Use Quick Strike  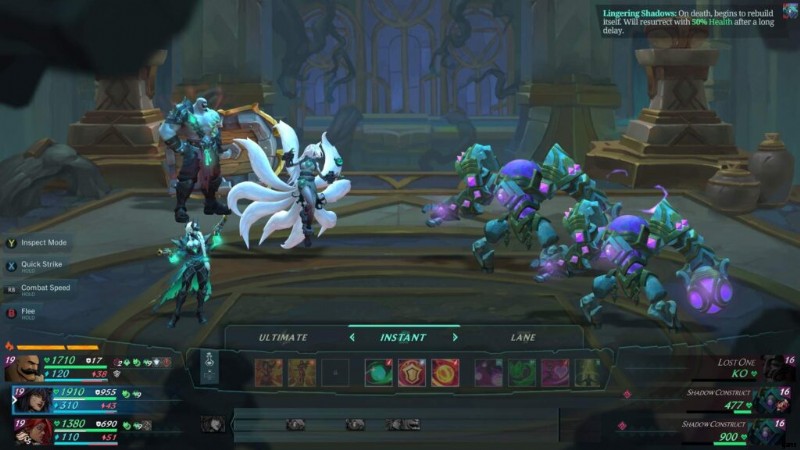point(12,266)
